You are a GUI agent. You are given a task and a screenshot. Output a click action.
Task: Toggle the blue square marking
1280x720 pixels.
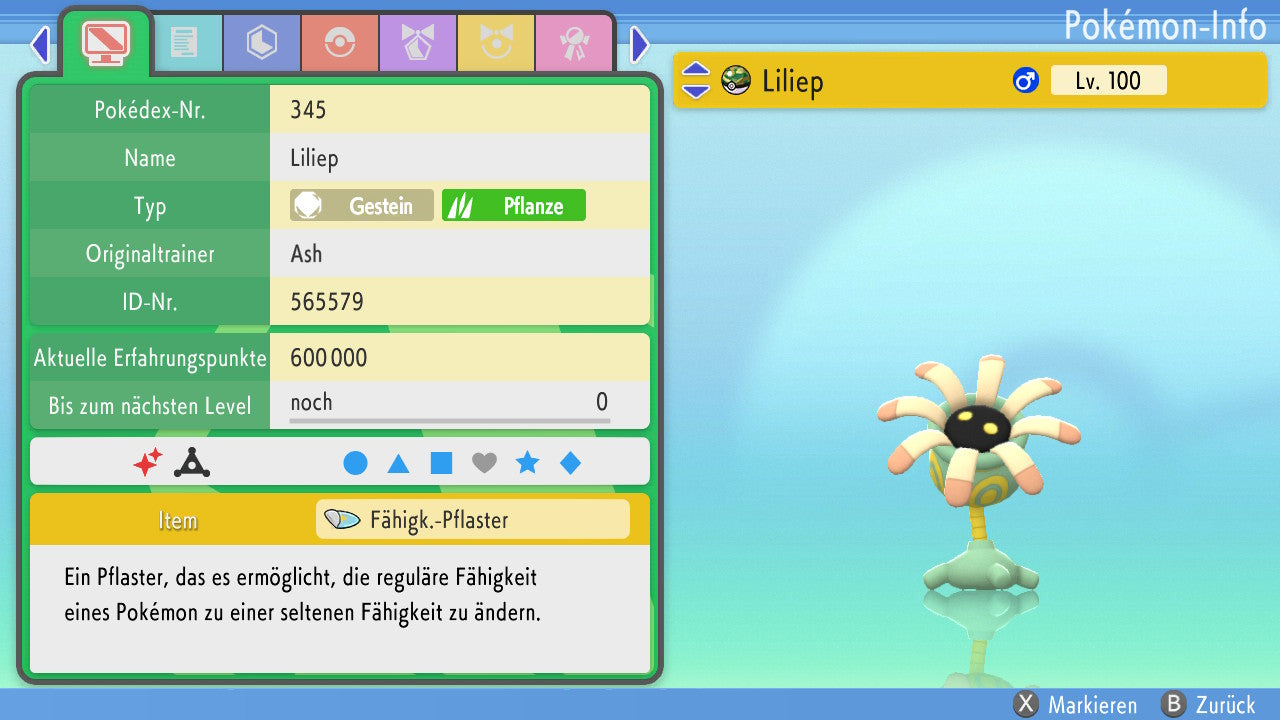441,463
